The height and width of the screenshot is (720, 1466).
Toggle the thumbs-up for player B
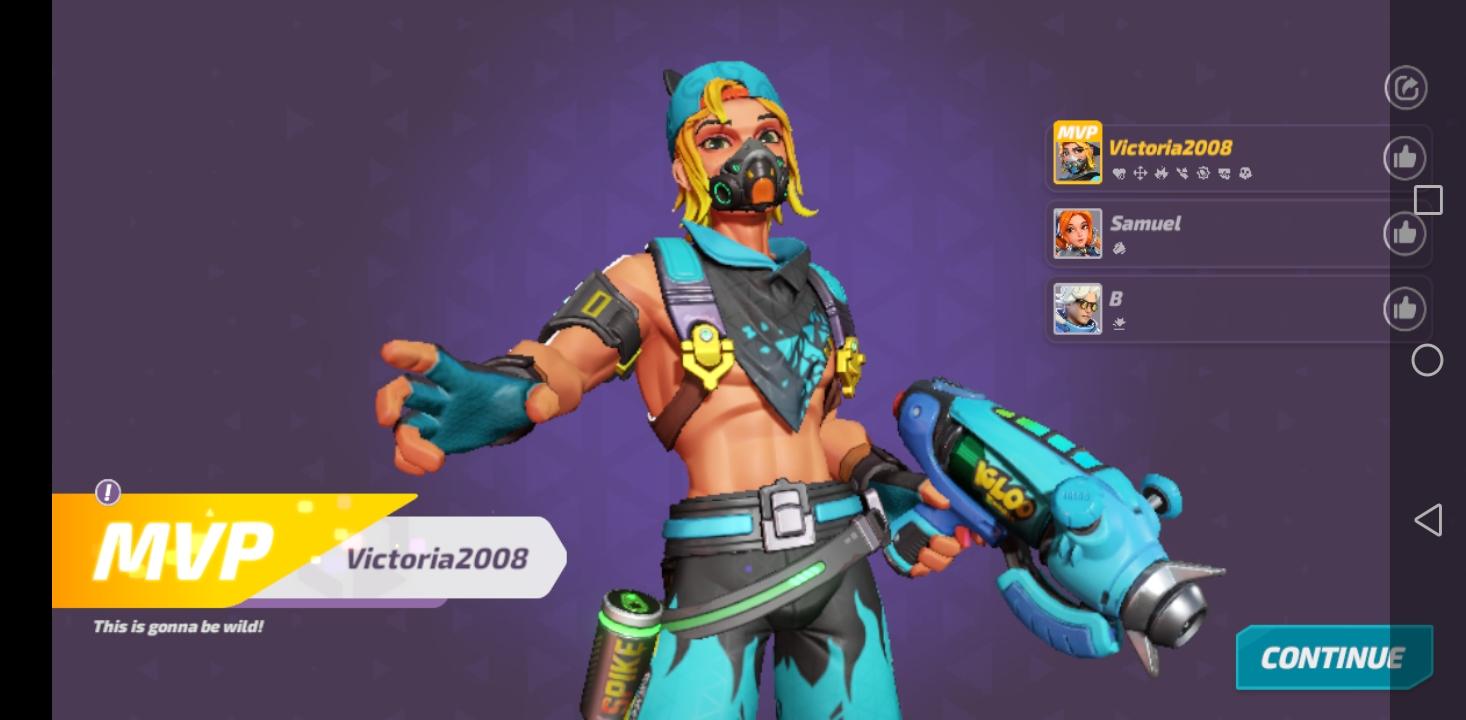coord(1405,308)
